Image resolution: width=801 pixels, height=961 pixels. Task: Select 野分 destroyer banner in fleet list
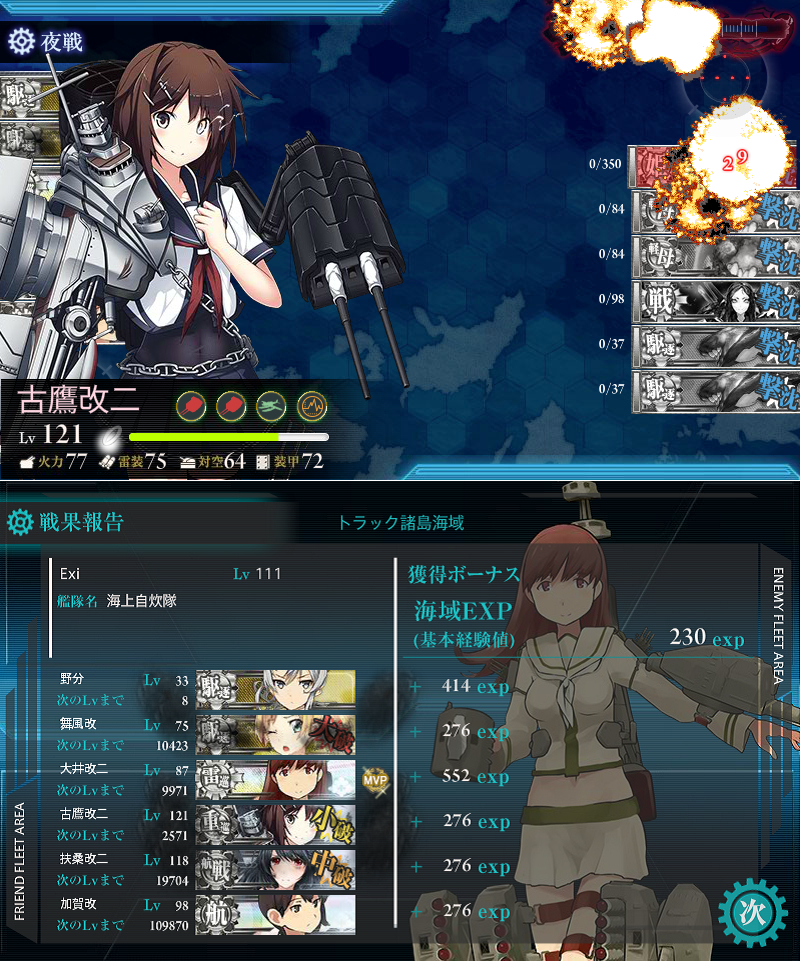276,687
